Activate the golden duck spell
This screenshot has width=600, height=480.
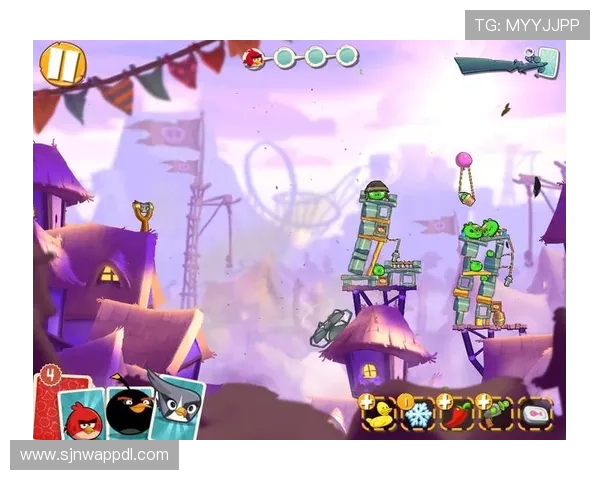(x=380, y=414)
